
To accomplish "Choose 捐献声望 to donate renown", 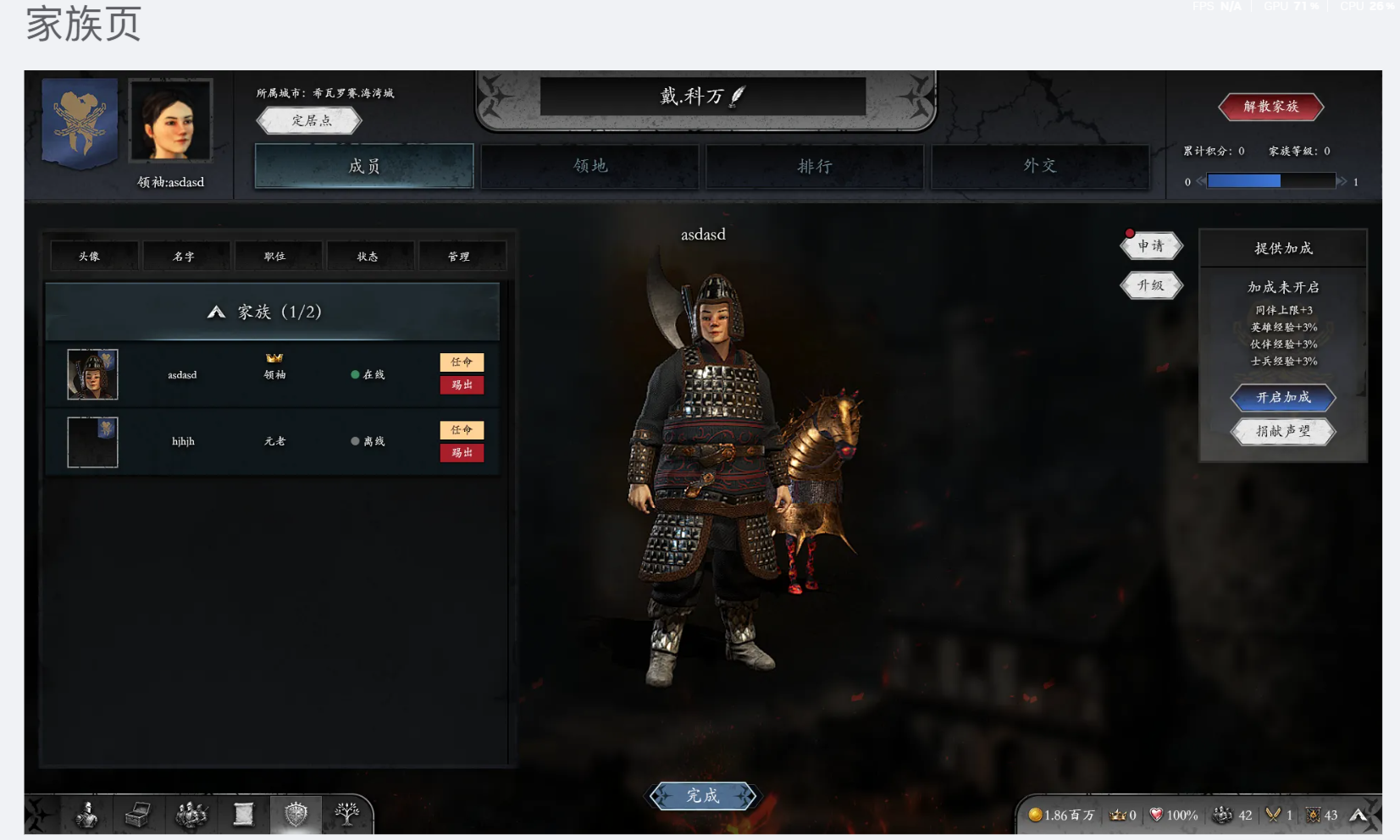I will [1283, 431].
